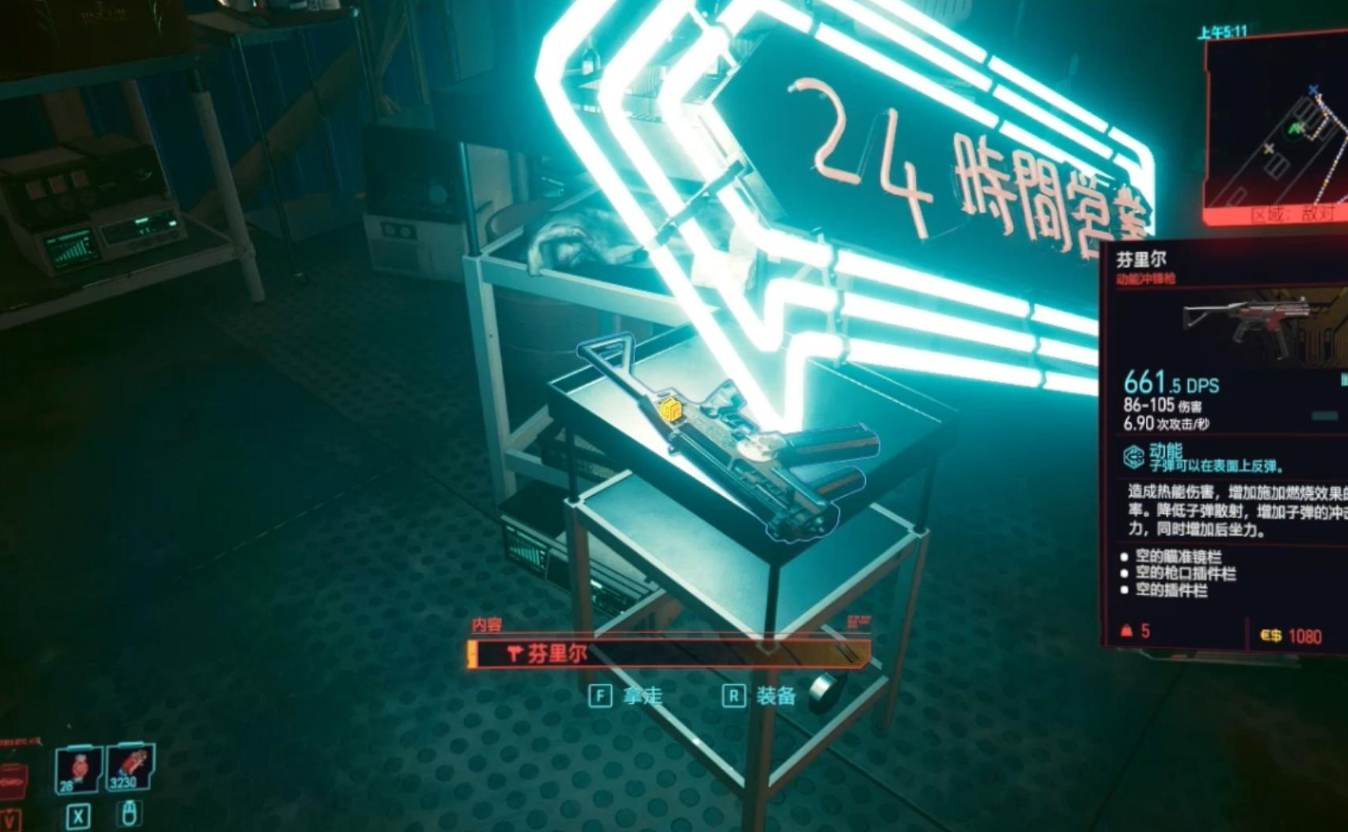Toggle the empty muzzle slot 空的枪口插件栏 bullet
Viewport: 1348px width, 832px height.
pos(1123,573)
